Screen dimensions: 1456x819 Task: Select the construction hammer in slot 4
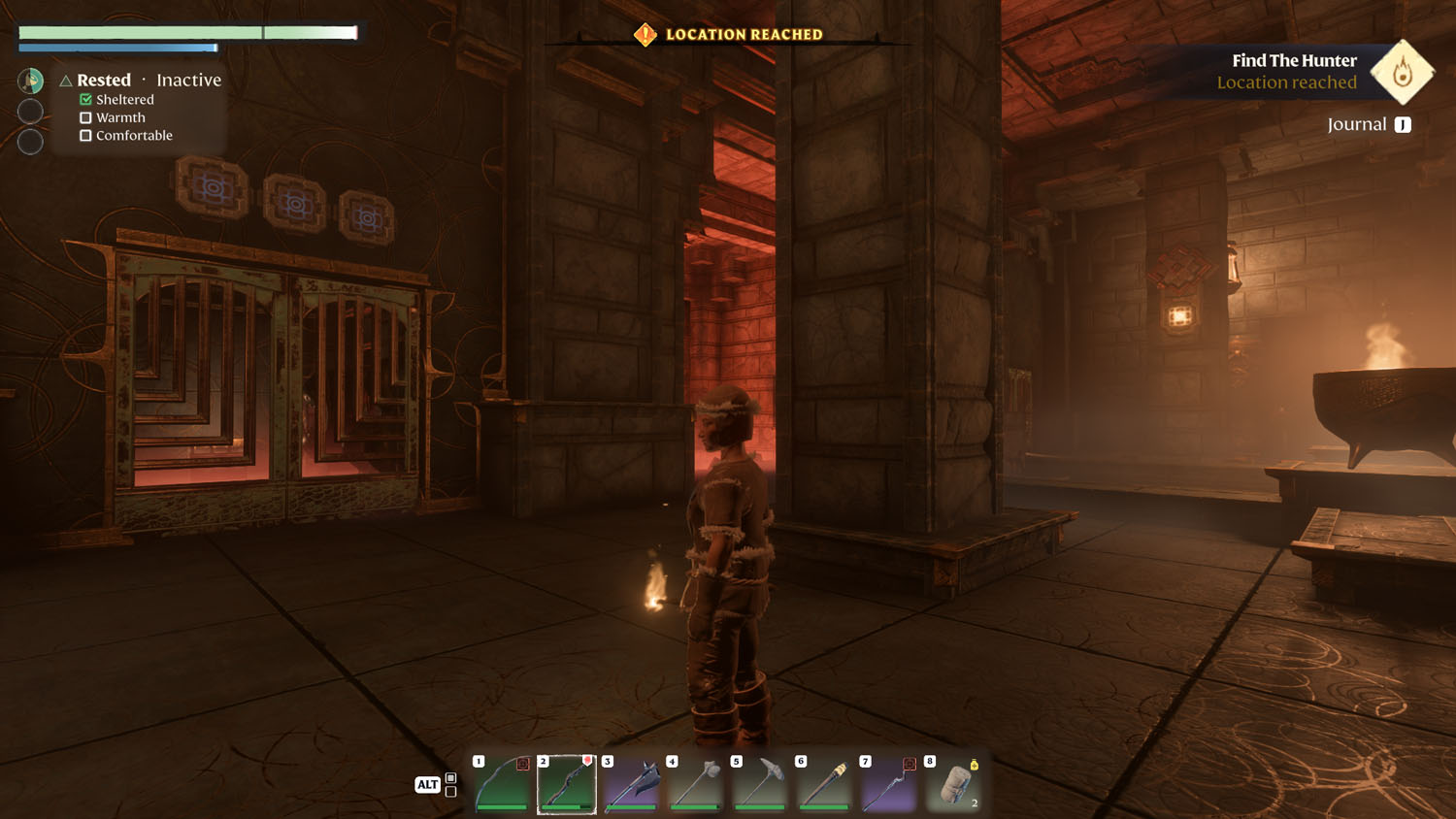[696, 784]
